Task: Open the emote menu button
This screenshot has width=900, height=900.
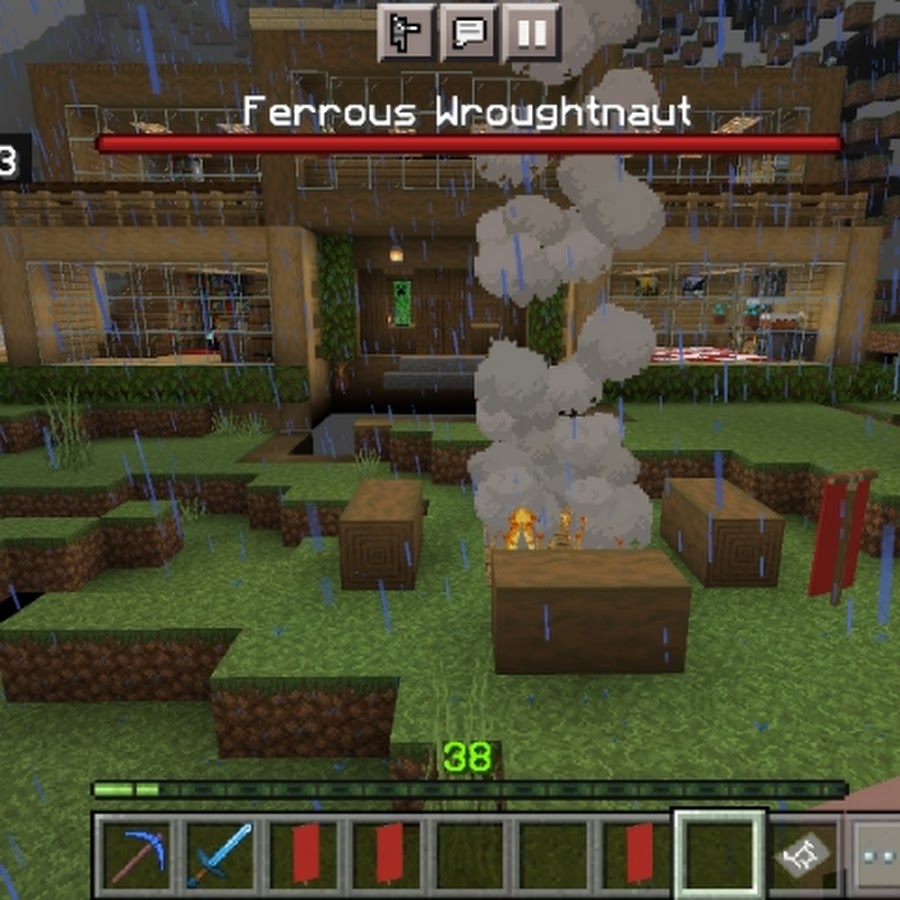Action: coord(407,33)
